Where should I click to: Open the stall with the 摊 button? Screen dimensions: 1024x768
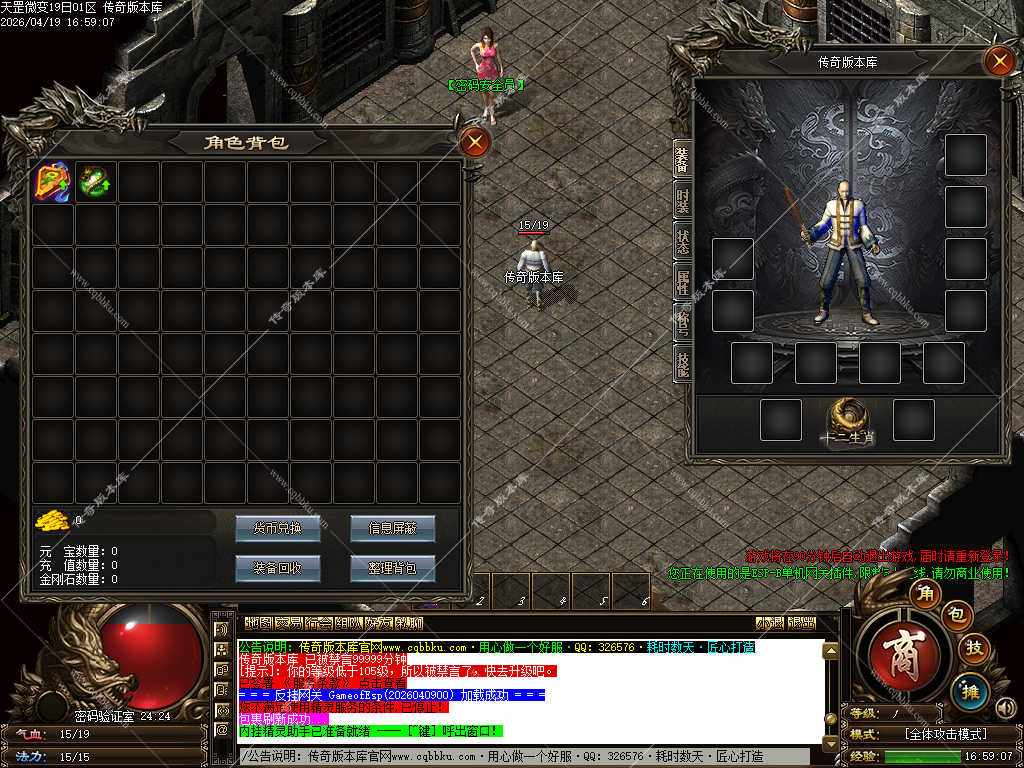click(970, 690)
